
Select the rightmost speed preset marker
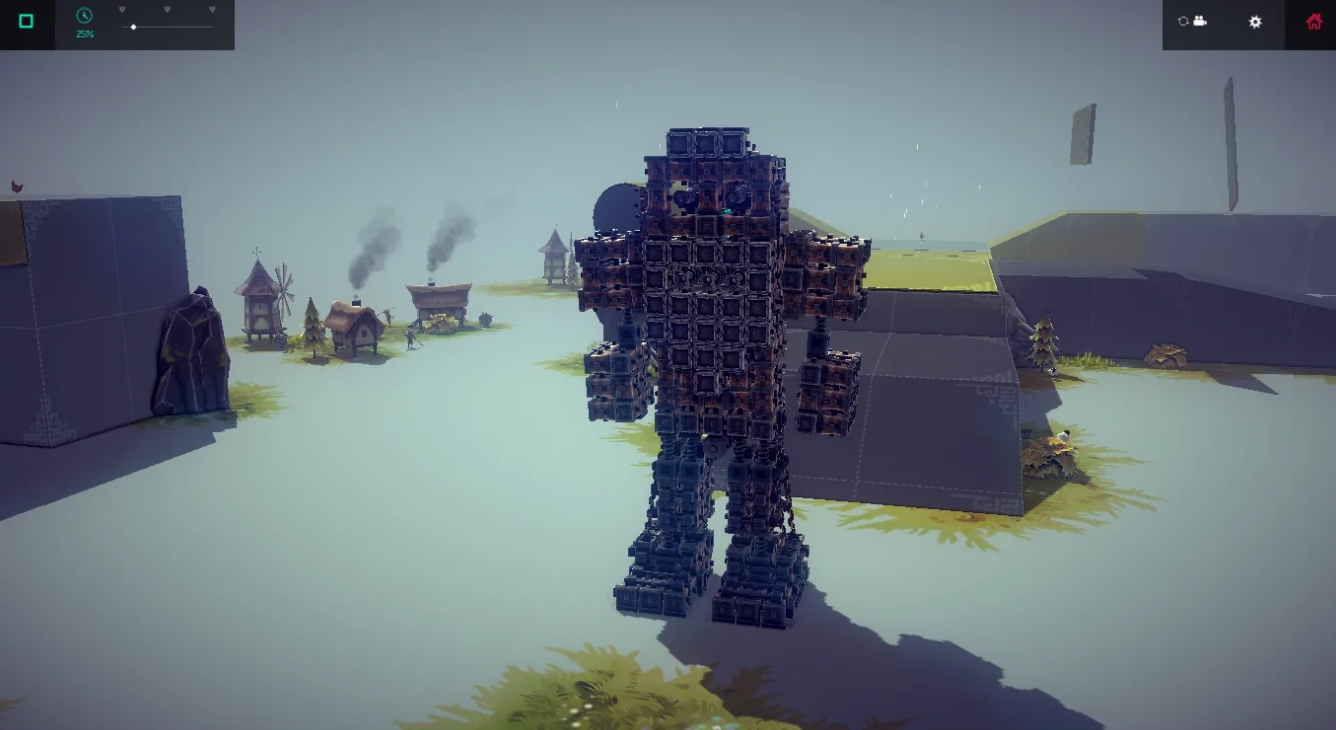click(212, 8)
